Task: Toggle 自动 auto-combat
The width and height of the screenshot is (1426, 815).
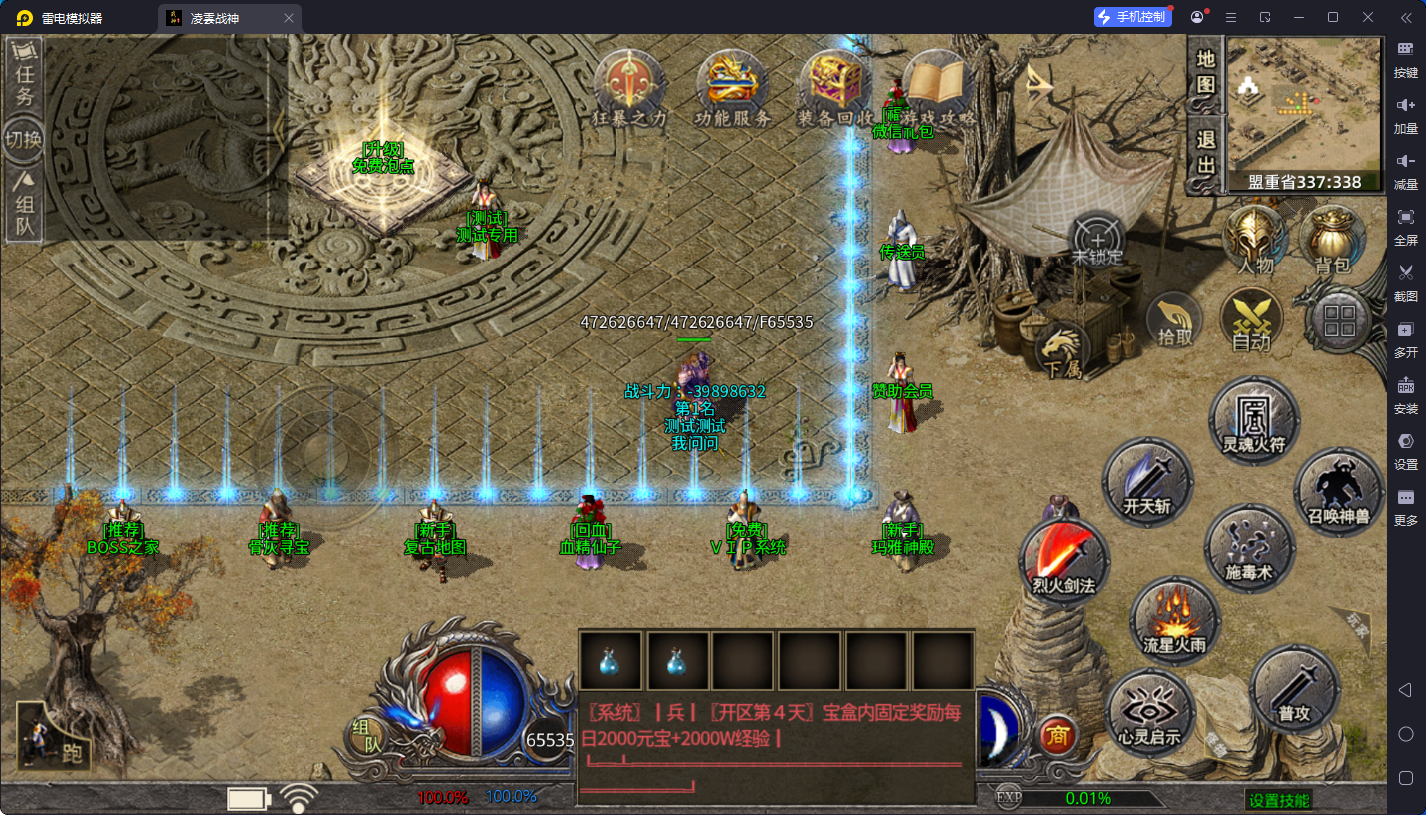Action: point(1251,320)
